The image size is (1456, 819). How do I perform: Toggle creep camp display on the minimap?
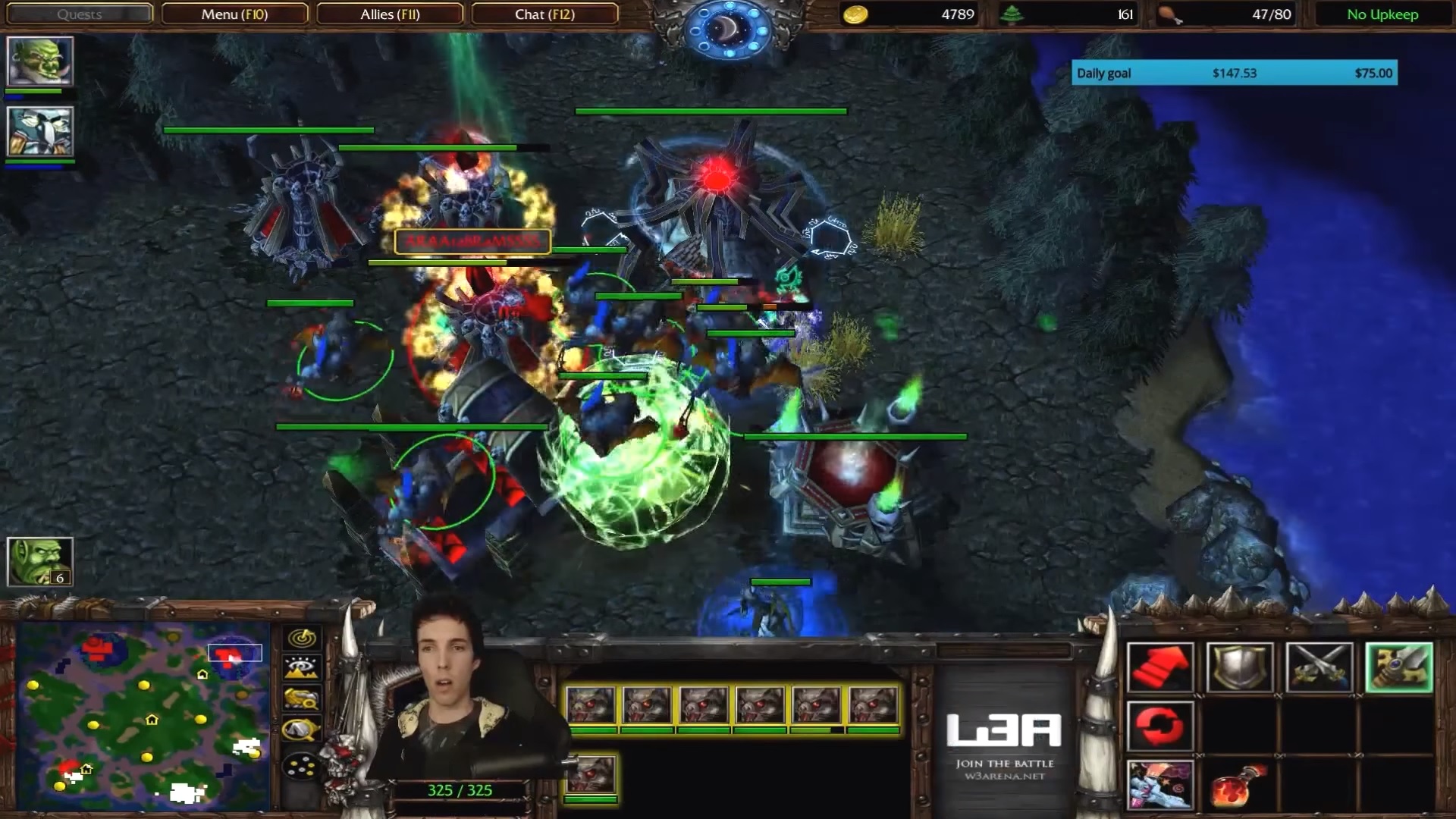(x=300, y=729)
